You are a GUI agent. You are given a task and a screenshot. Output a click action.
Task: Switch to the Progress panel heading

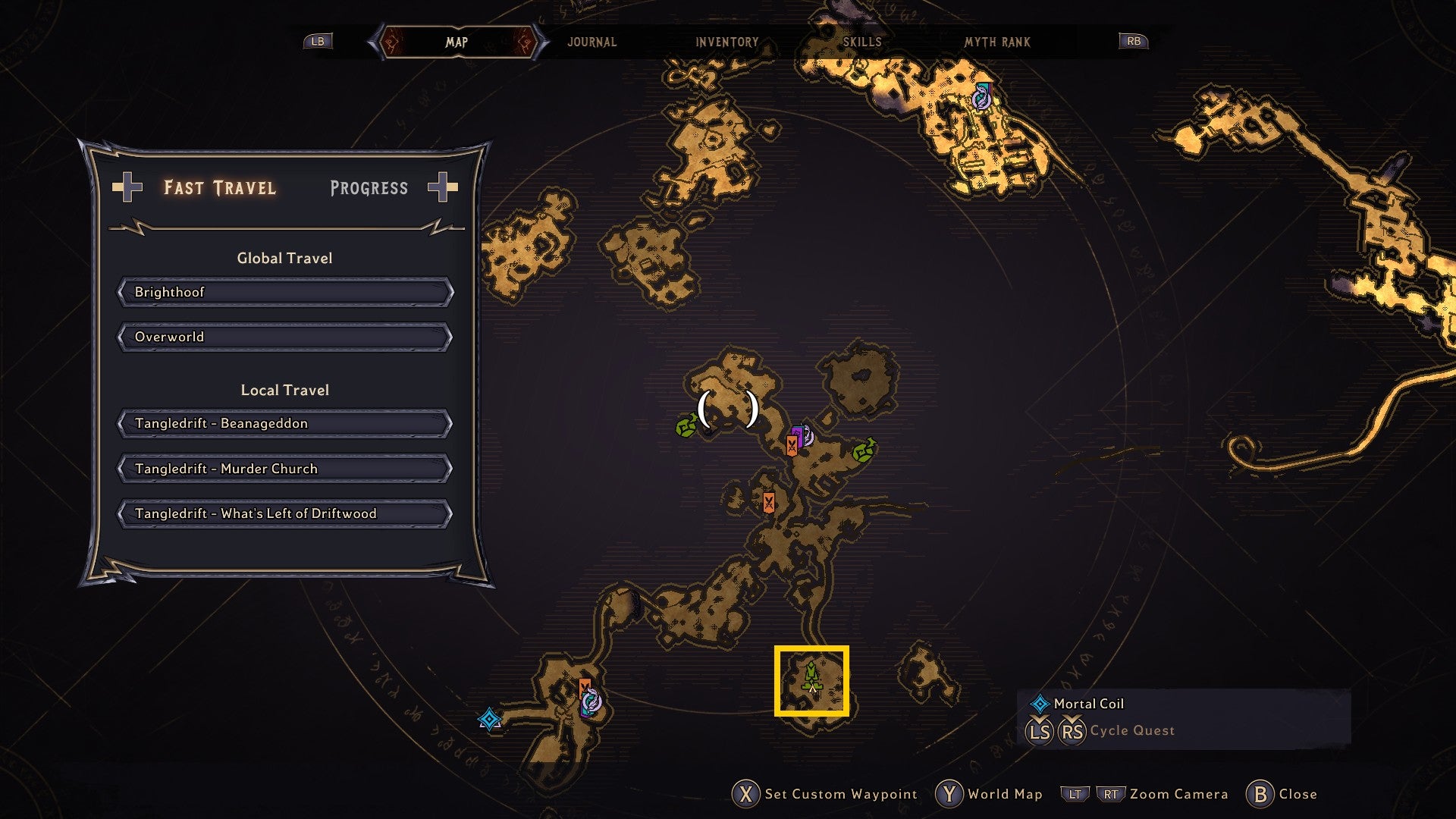click(x=369, y=188)
